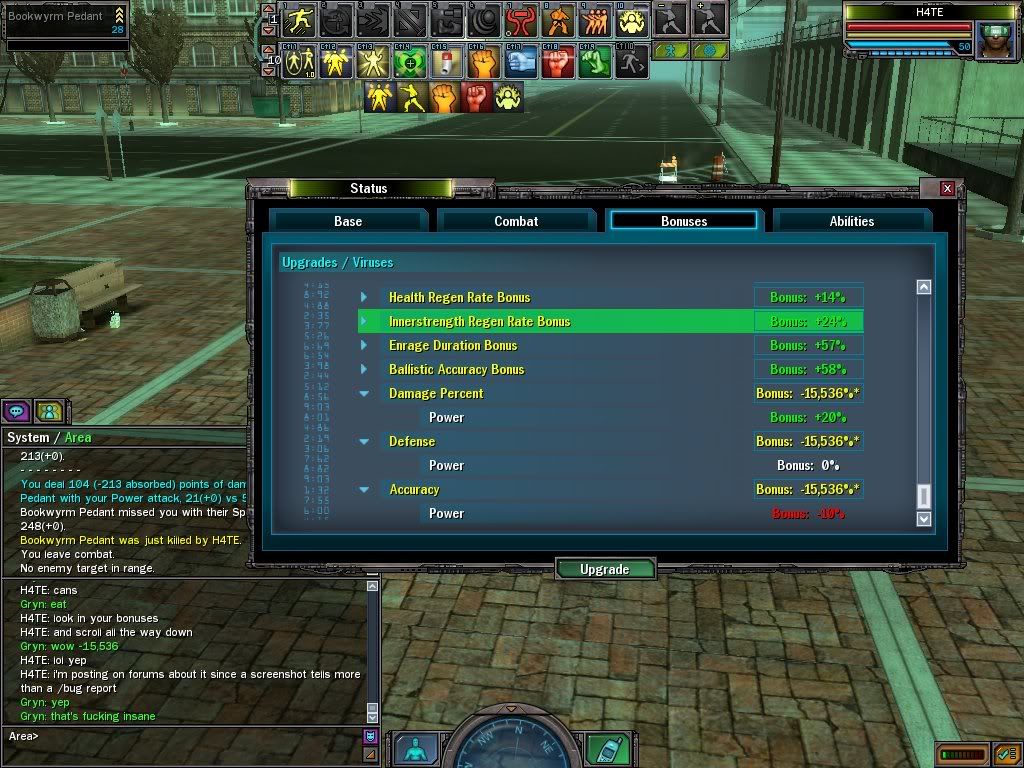The width and height of the screenshot is (1024, 768).
Task: Show the Abilities tab
Action: [x=852, y=221]
